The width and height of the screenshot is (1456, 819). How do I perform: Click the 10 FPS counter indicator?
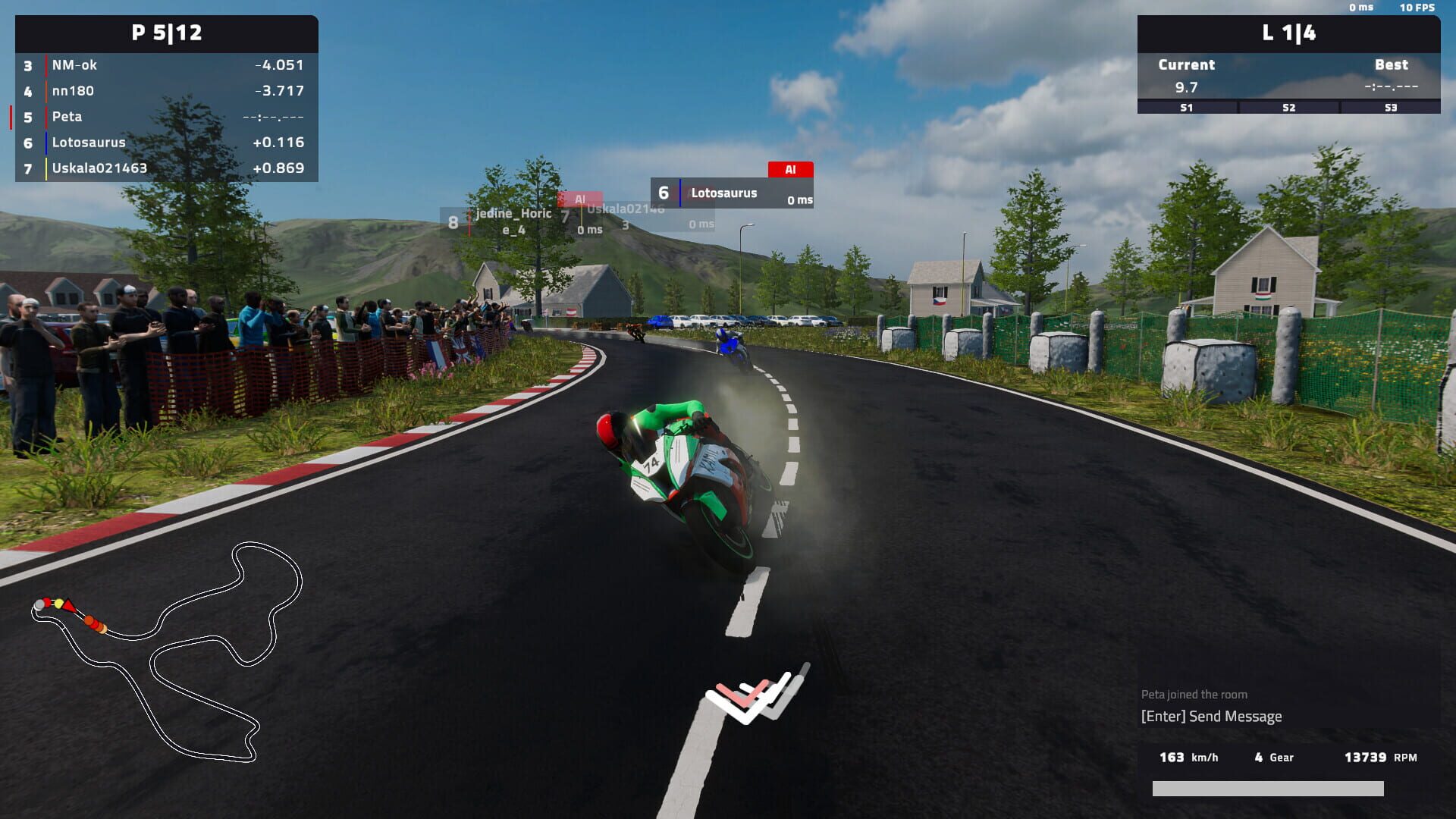point(1418,7)
